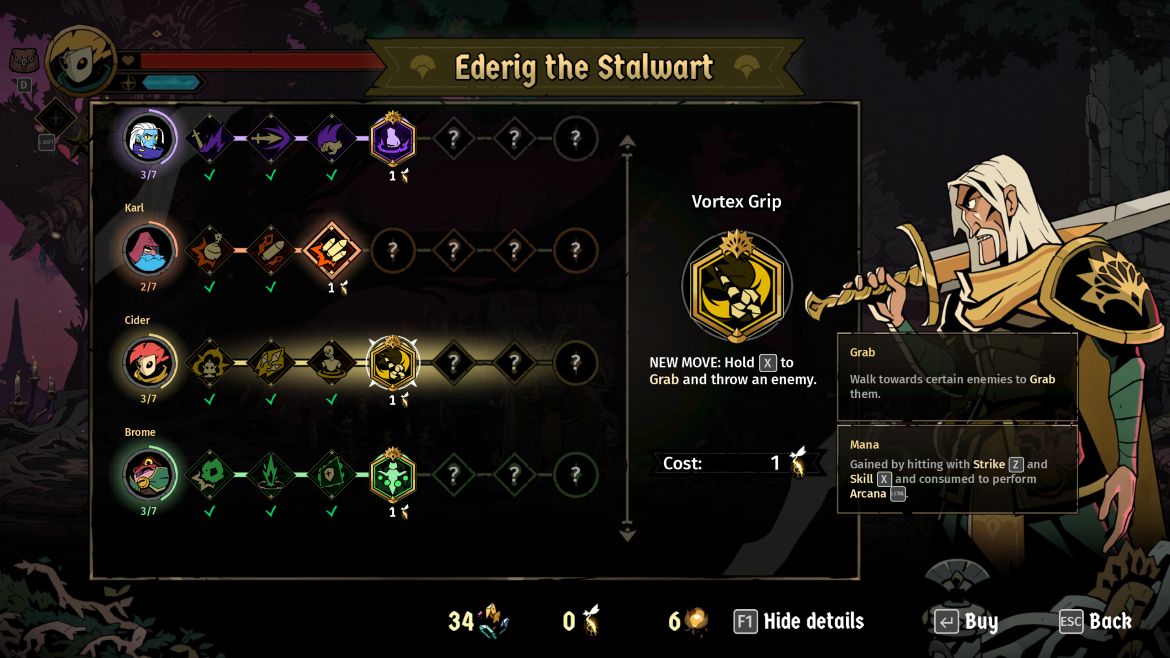1170x658 pixels.
Task: Hide details panel
Action: (x=798, y=622)
